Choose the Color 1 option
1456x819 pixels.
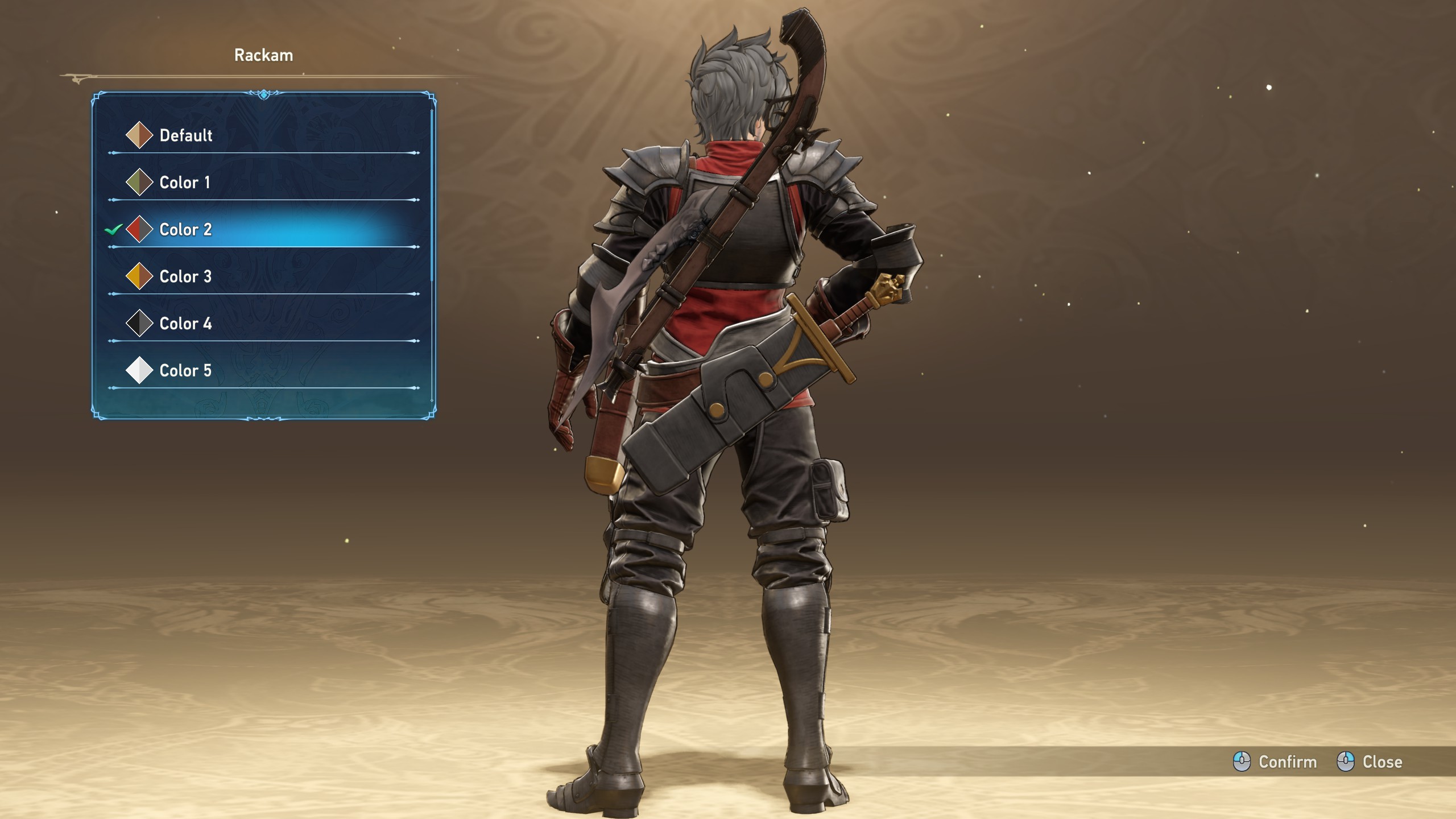[x=184, y=183]
